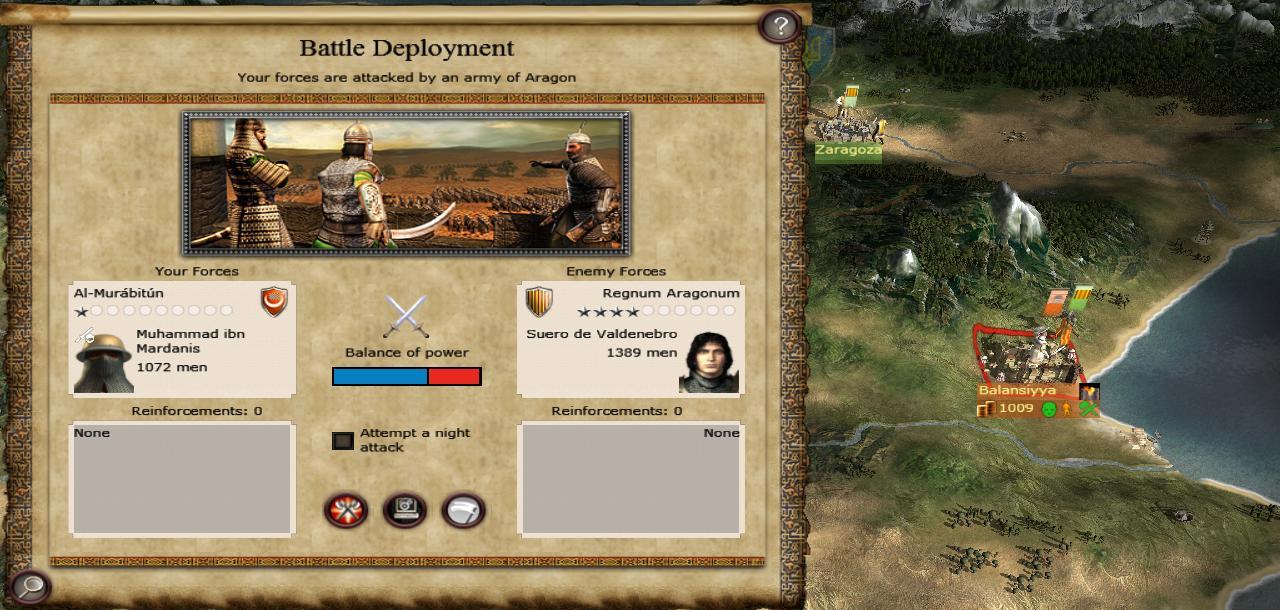The image size is (1280, 610).
Task: Withdraw from battle with the white flag button
Action: [x=463, y=511]
